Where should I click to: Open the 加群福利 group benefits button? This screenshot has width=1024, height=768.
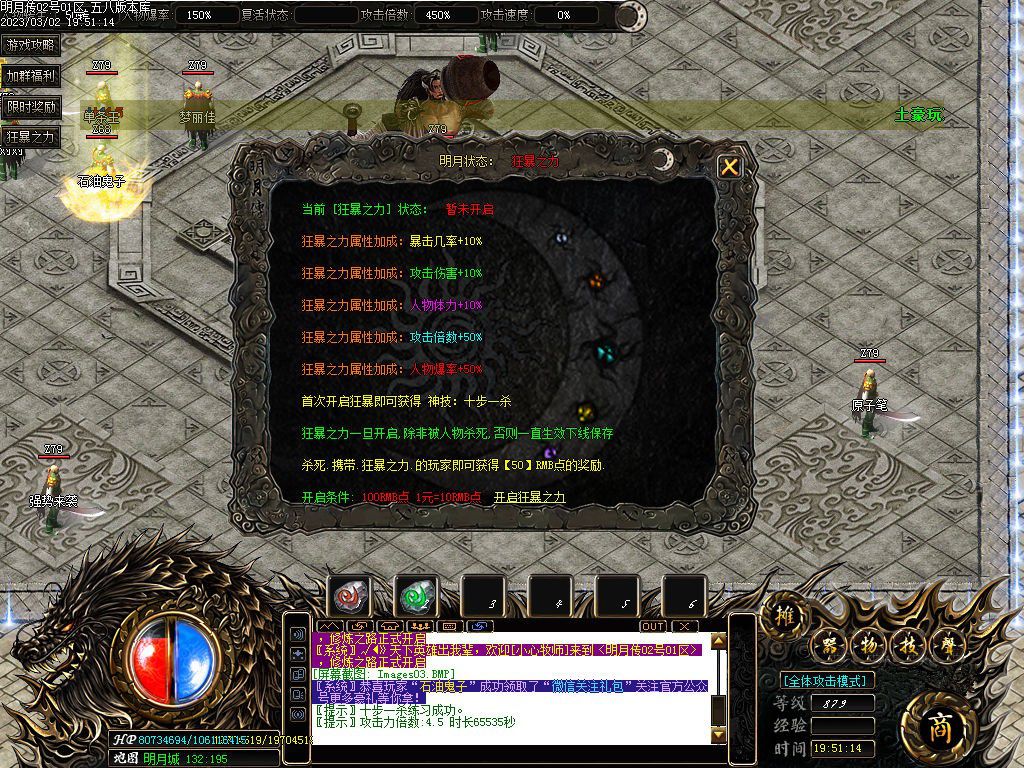[x=30, y=76]
